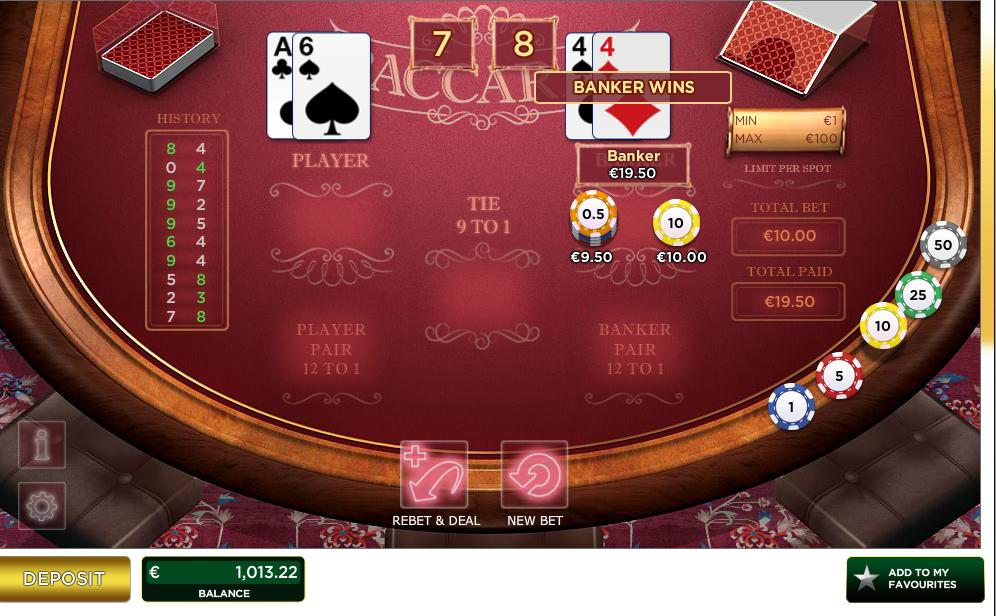Bet on the Player spot
Image resolution: width=996 pixels, height=616 pixels.
pos(330,222)
